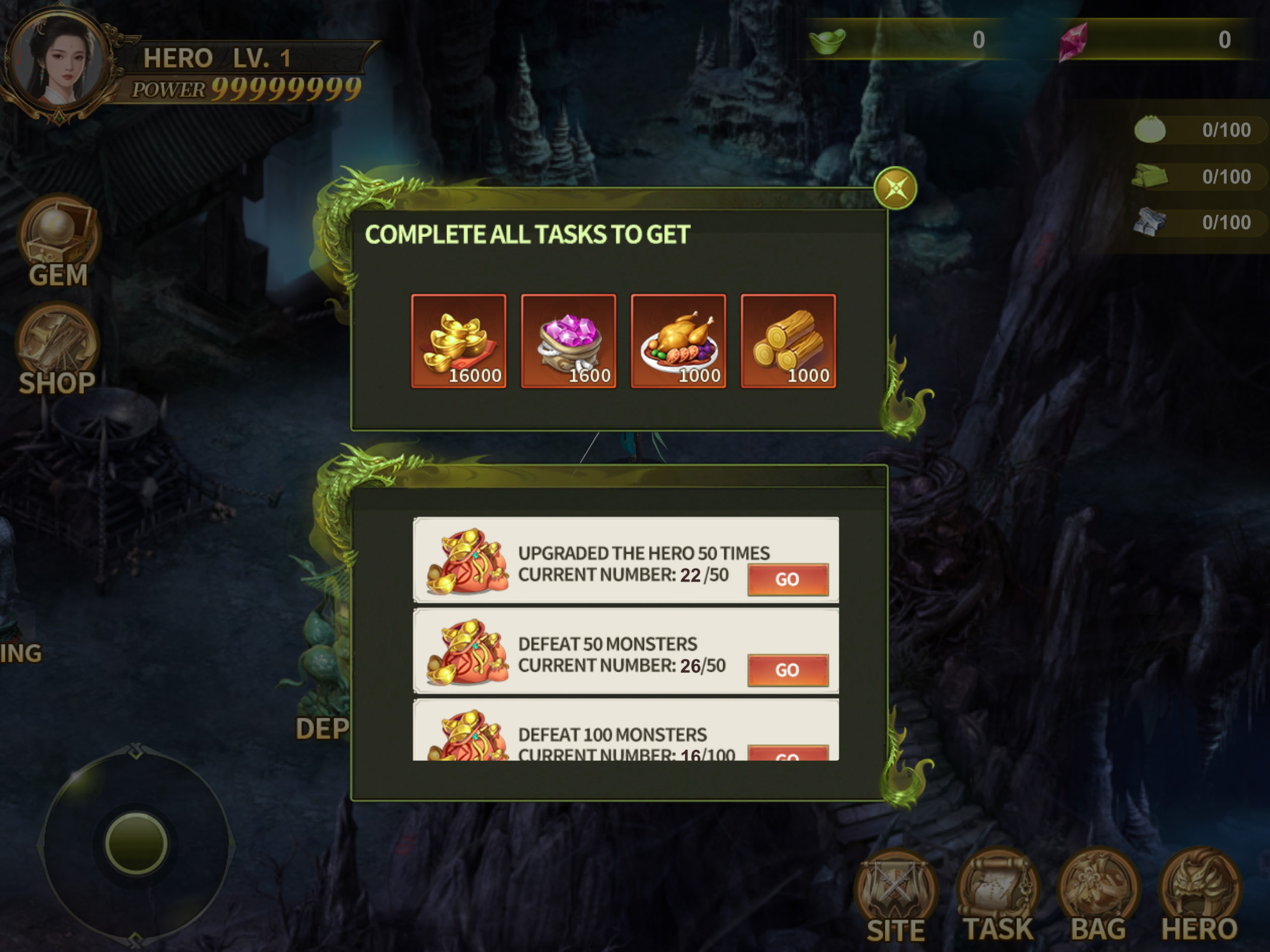Hit GO for Defeat 50 Monsters task
Image resolution: width=1270 pixels, height=952 pixels.
pyautogui.click(x=787, y=670)
